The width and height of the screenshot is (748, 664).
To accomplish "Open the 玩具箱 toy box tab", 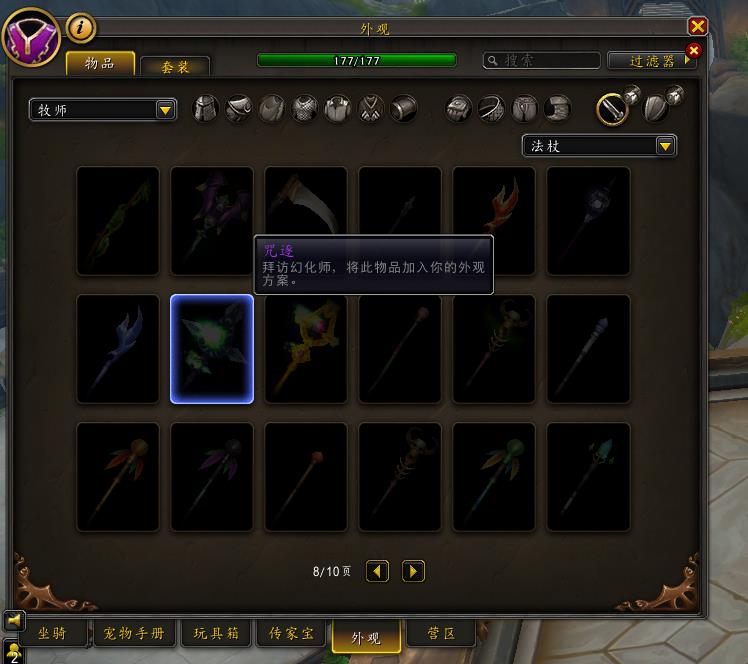I will 216,634.
